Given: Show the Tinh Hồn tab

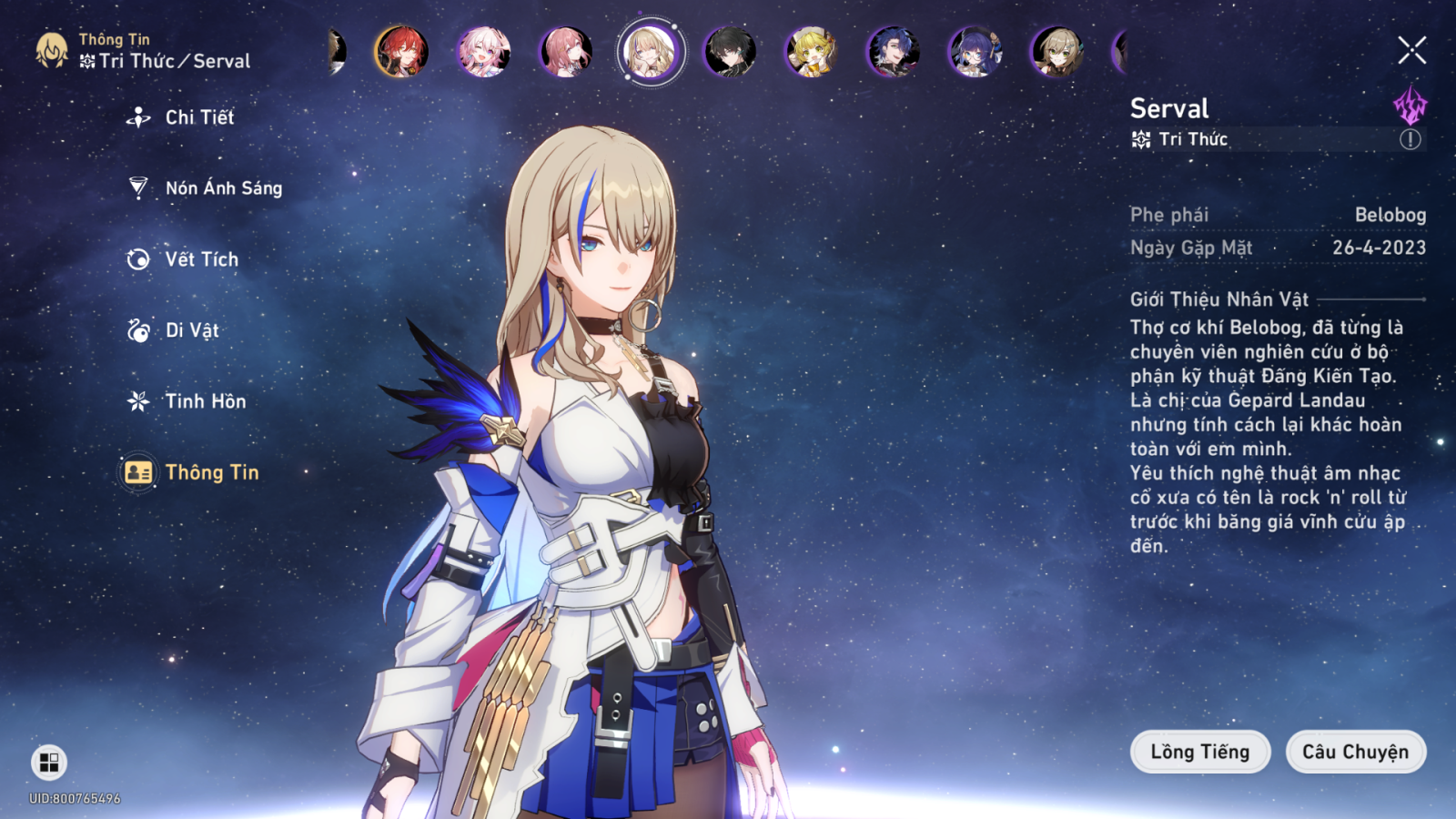Looking at the screenshot, I should 204,401.
